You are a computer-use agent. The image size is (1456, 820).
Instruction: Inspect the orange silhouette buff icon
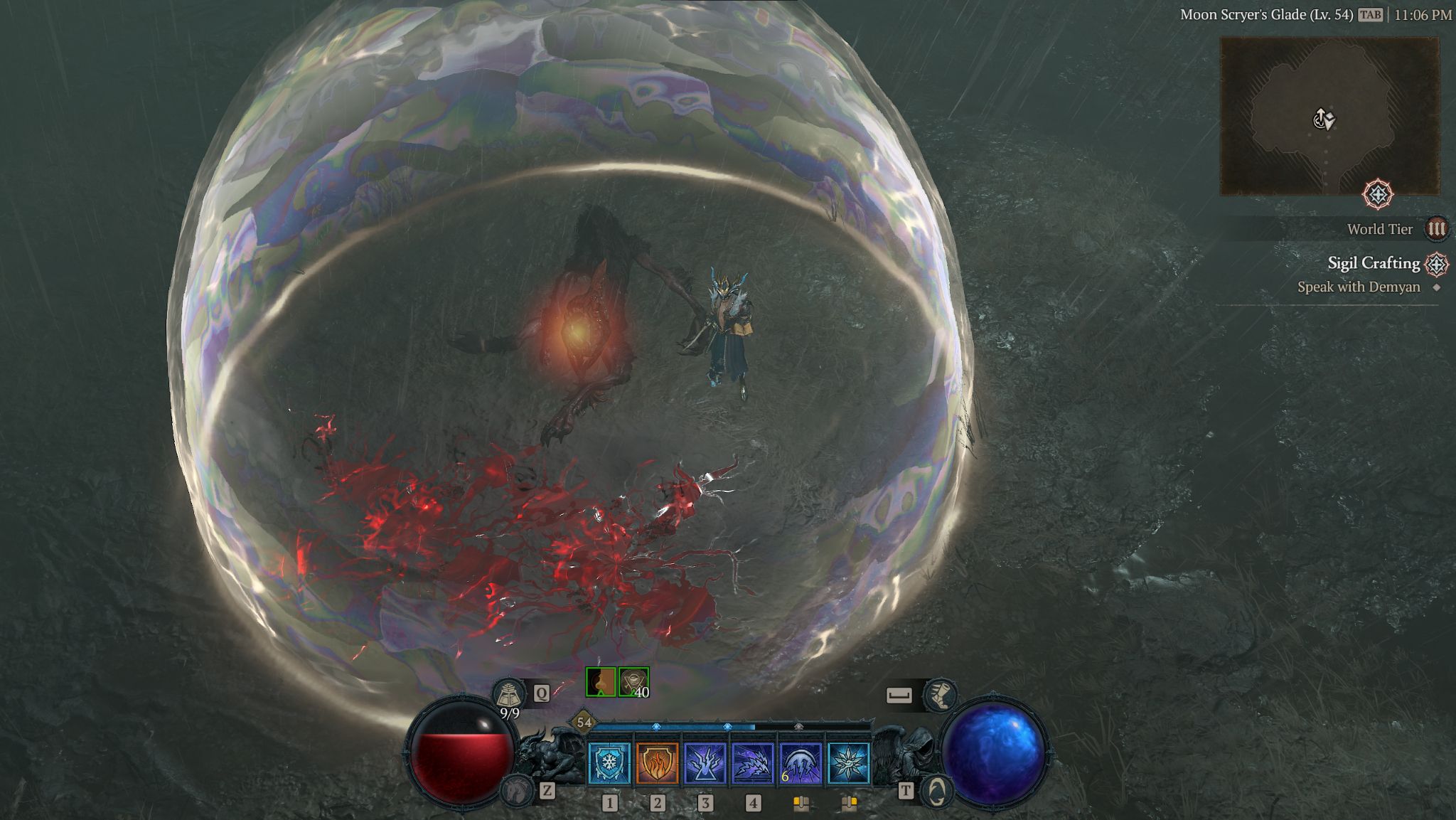(x=601, y=682)
